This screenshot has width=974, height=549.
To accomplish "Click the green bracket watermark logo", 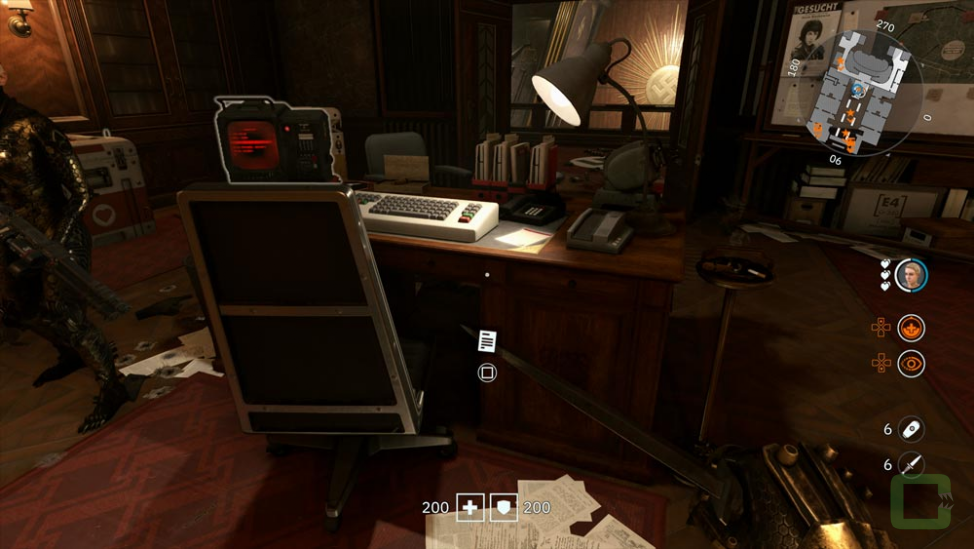I will tap(921, 500).
